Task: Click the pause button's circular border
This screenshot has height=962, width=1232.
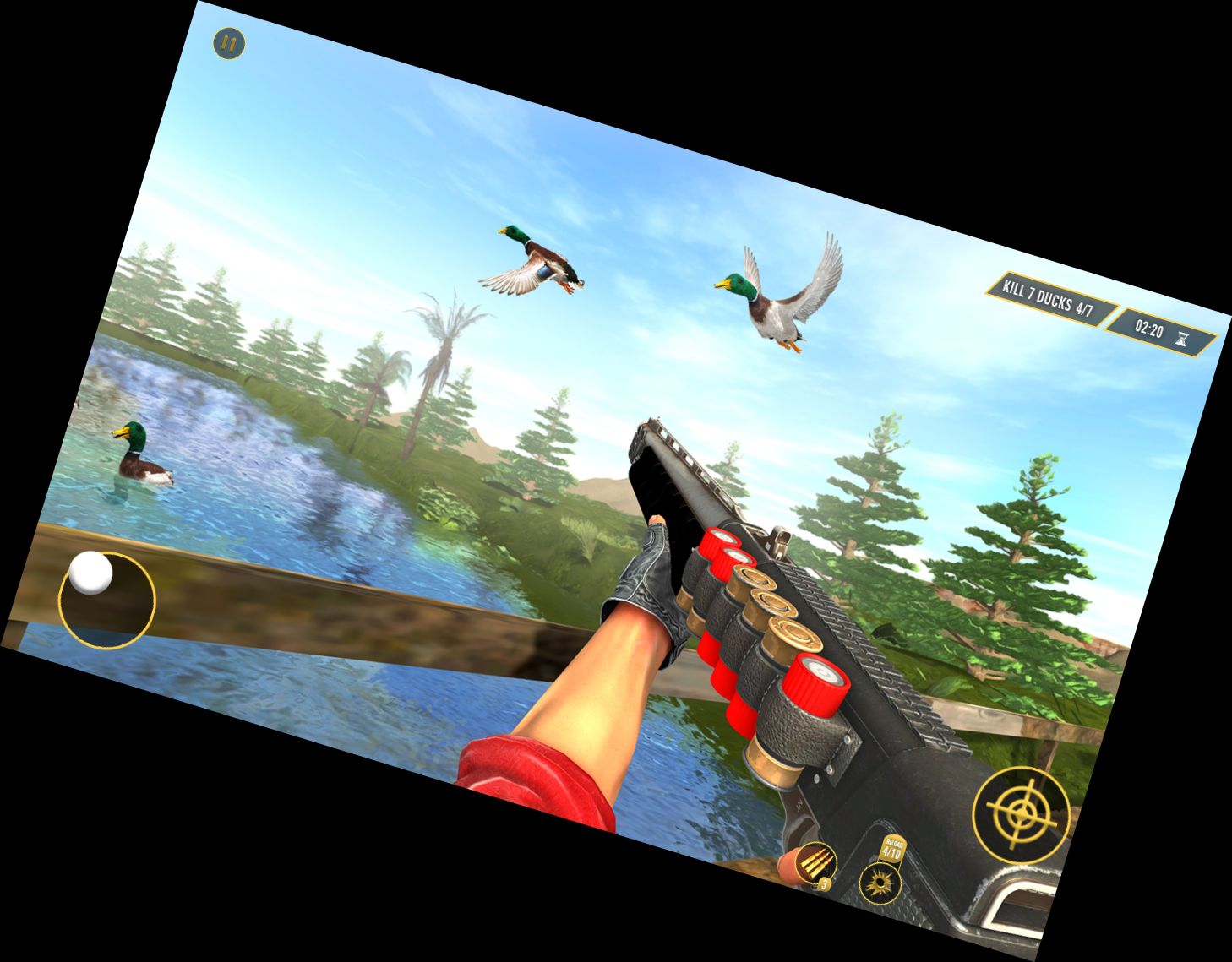Action: 228,42
